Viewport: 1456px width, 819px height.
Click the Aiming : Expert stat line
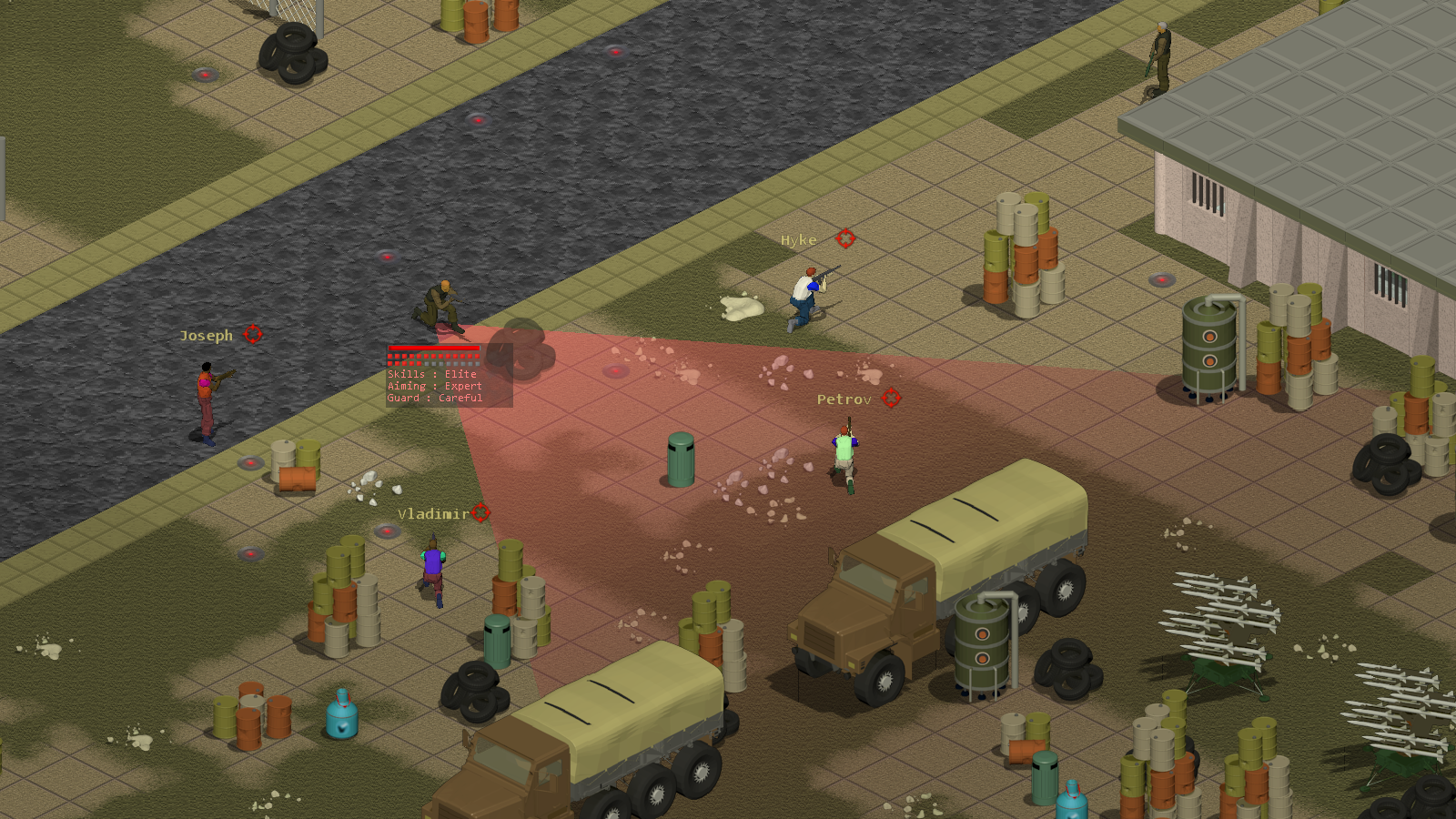pos(435,385)
